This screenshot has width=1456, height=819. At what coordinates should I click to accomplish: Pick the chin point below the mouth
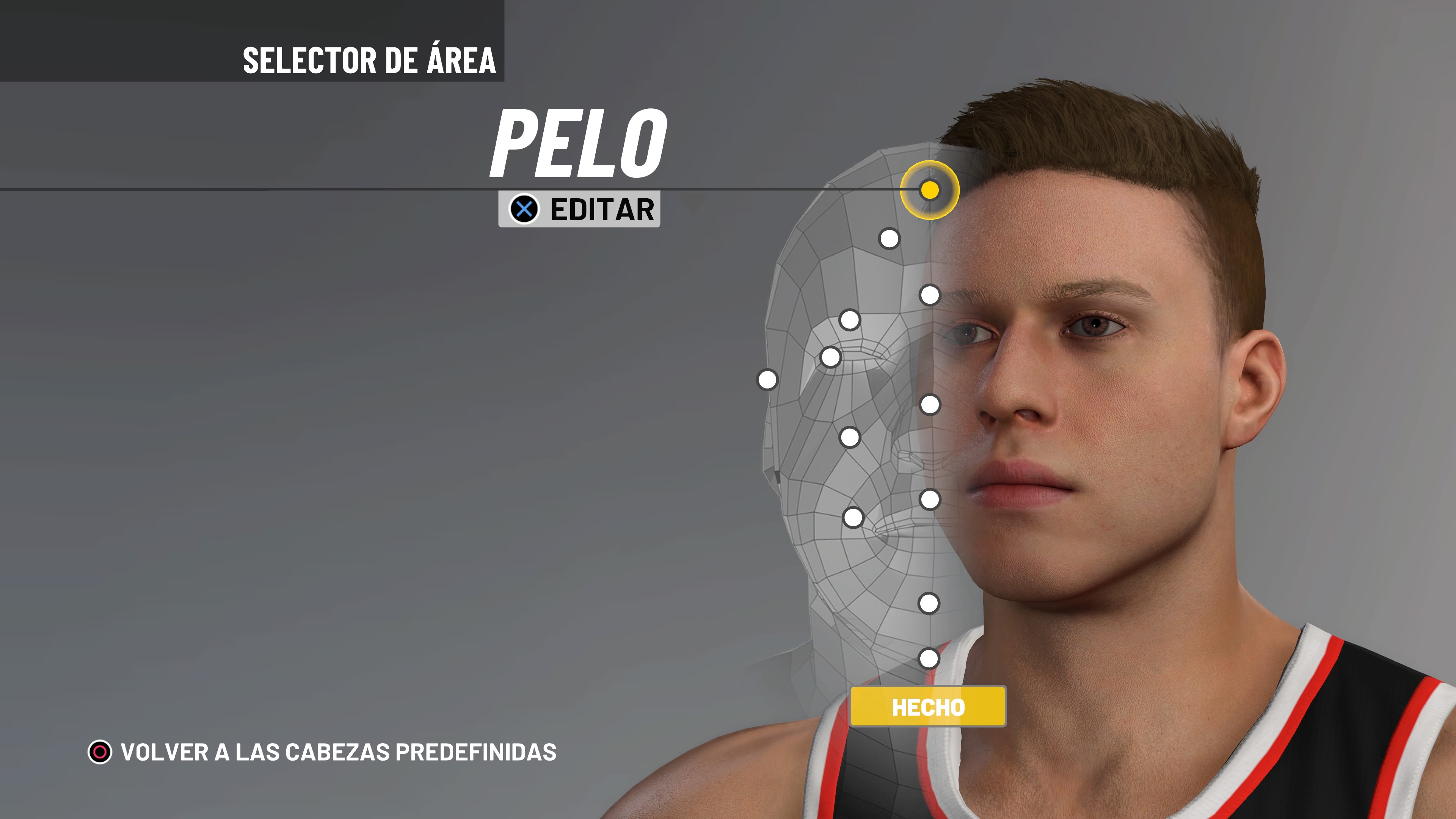929,603
